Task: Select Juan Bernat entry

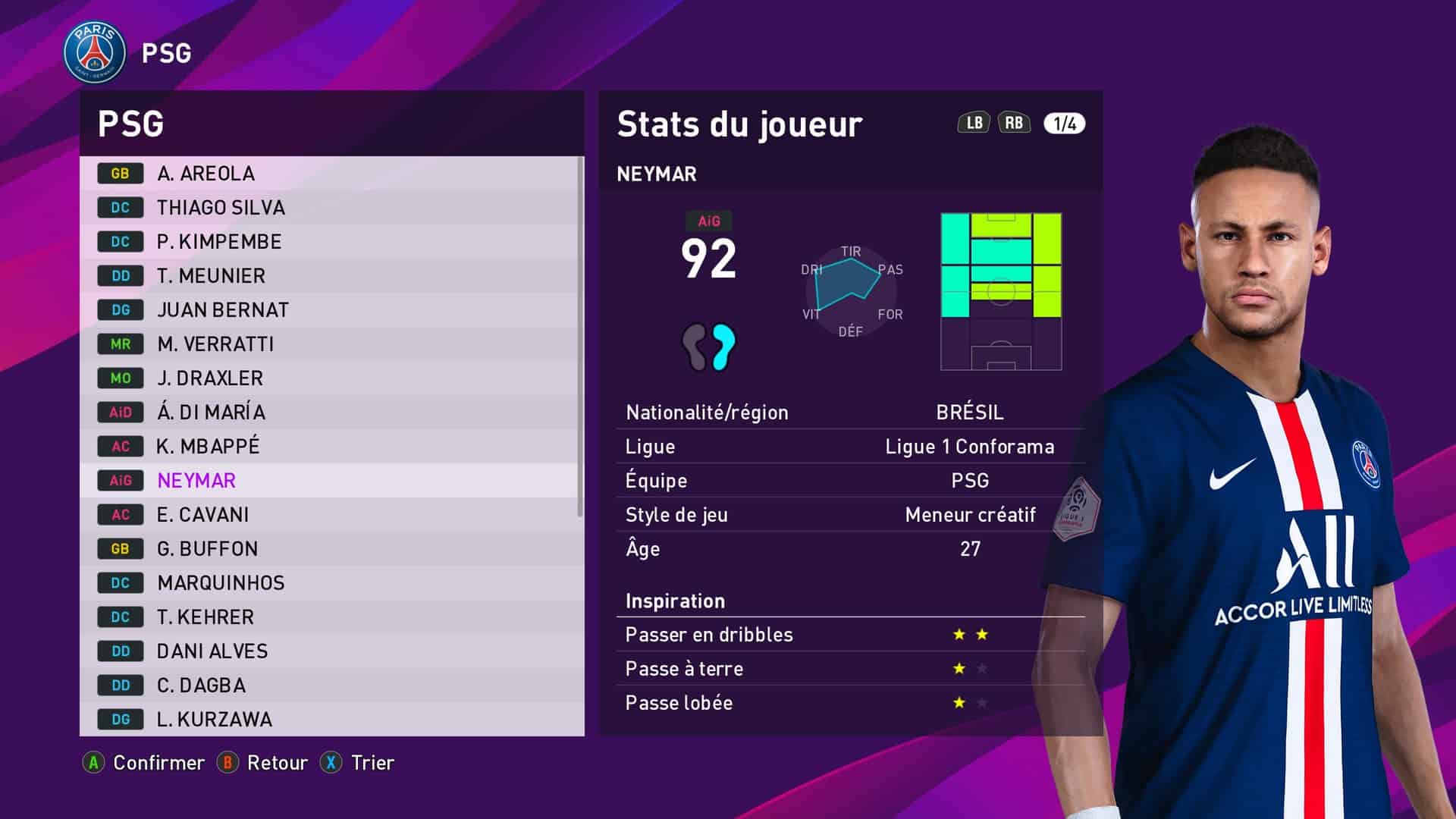Action: [331, 310]
